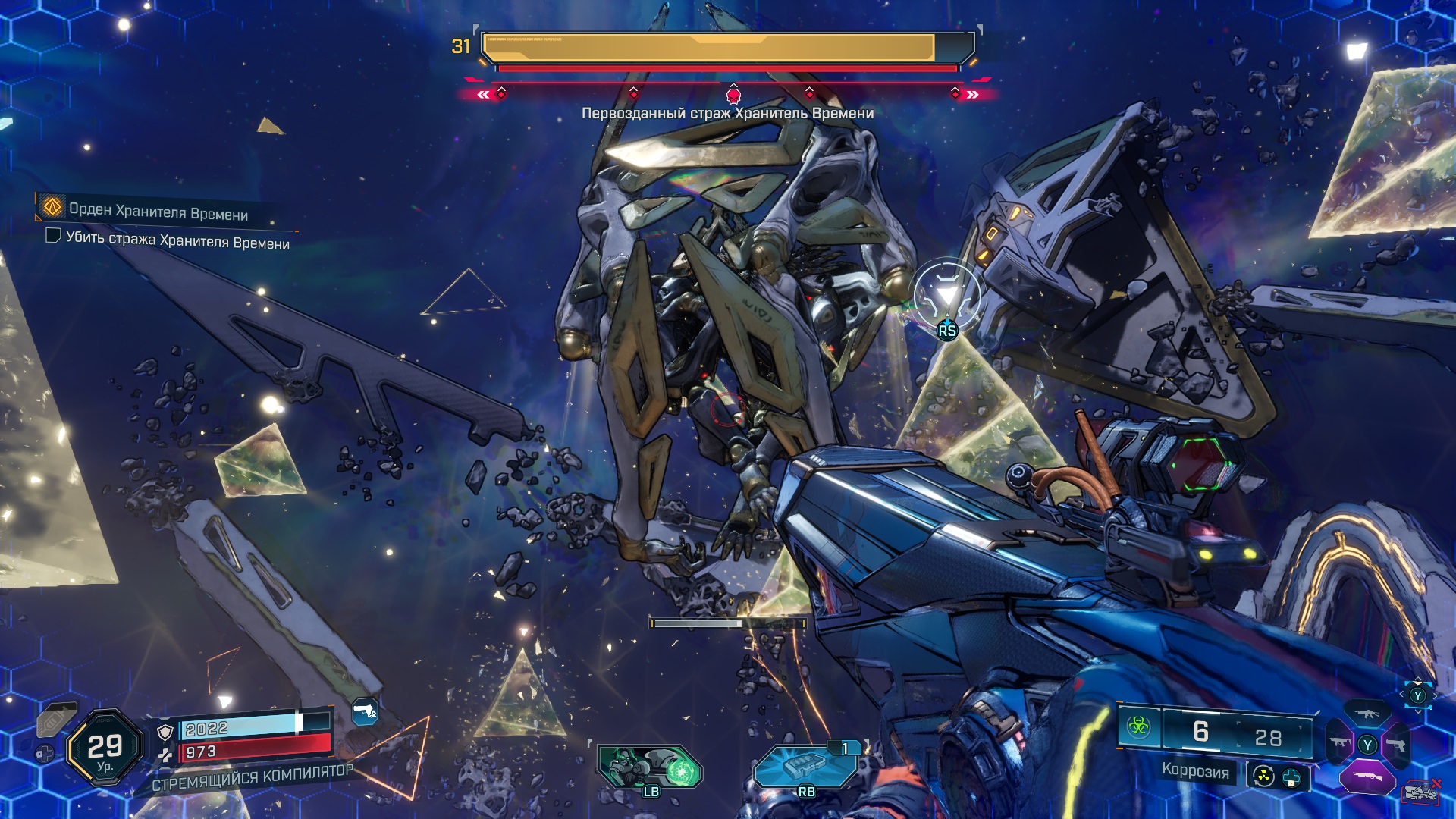Select the pistol buff status icon
The image size is (1456, 819).
point(365,712)
